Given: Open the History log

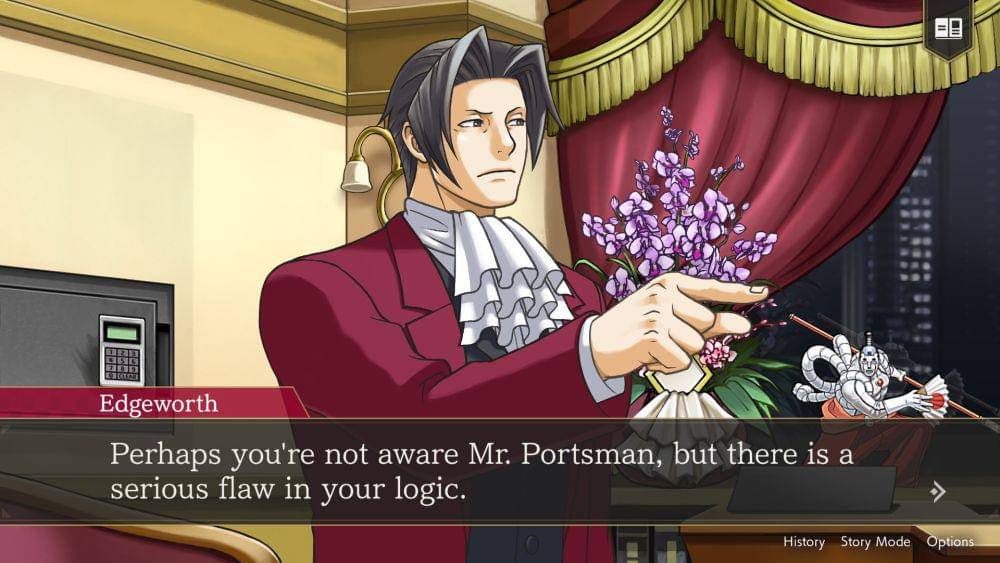Looking at the screenshot, I should (803, 542).
